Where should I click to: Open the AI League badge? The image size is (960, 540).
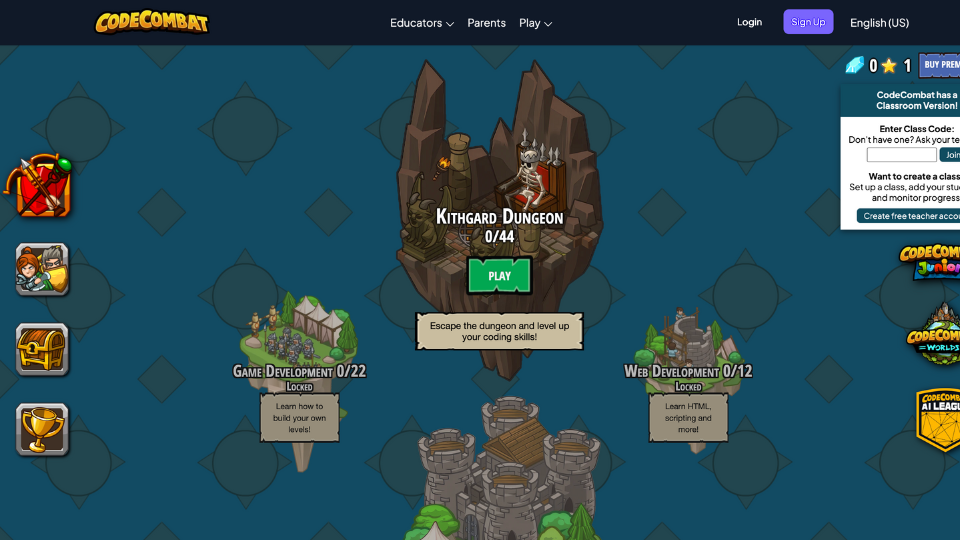click(939, 418)
